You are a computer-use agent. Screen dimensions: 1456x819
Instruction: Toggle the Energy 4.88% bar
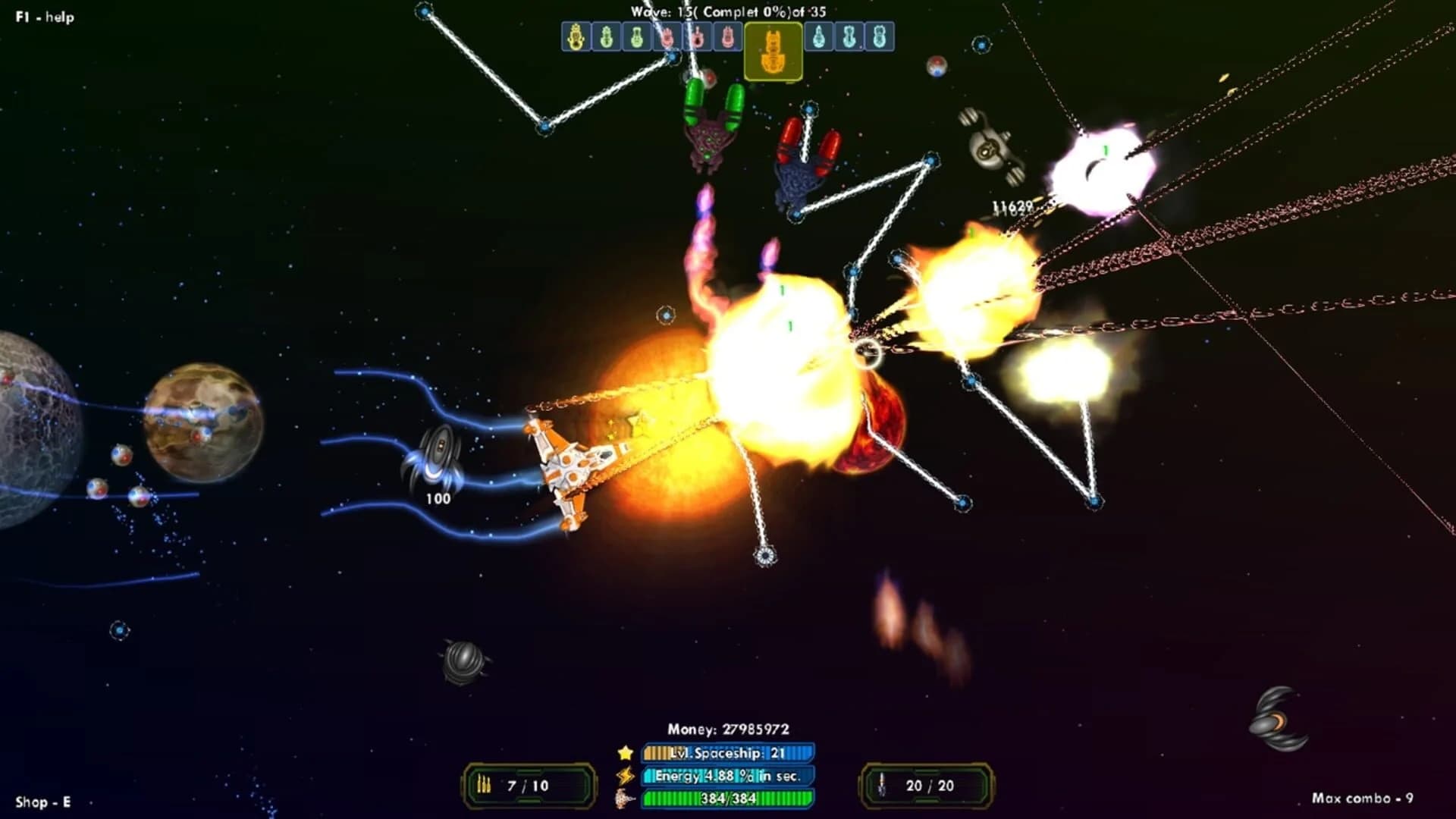724,775
